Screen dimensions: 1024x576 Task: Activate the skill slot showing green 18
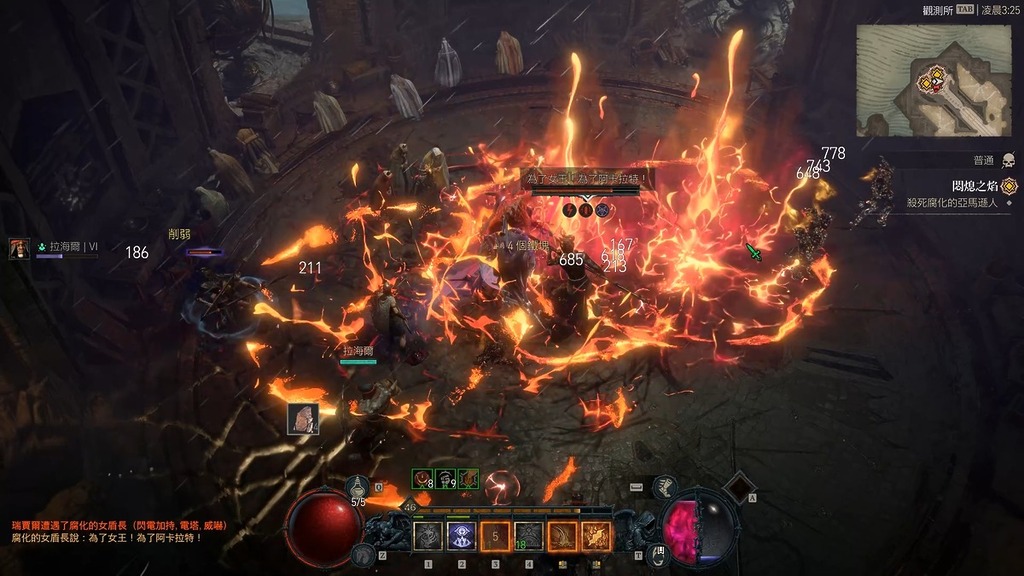(x=529, y=537)
